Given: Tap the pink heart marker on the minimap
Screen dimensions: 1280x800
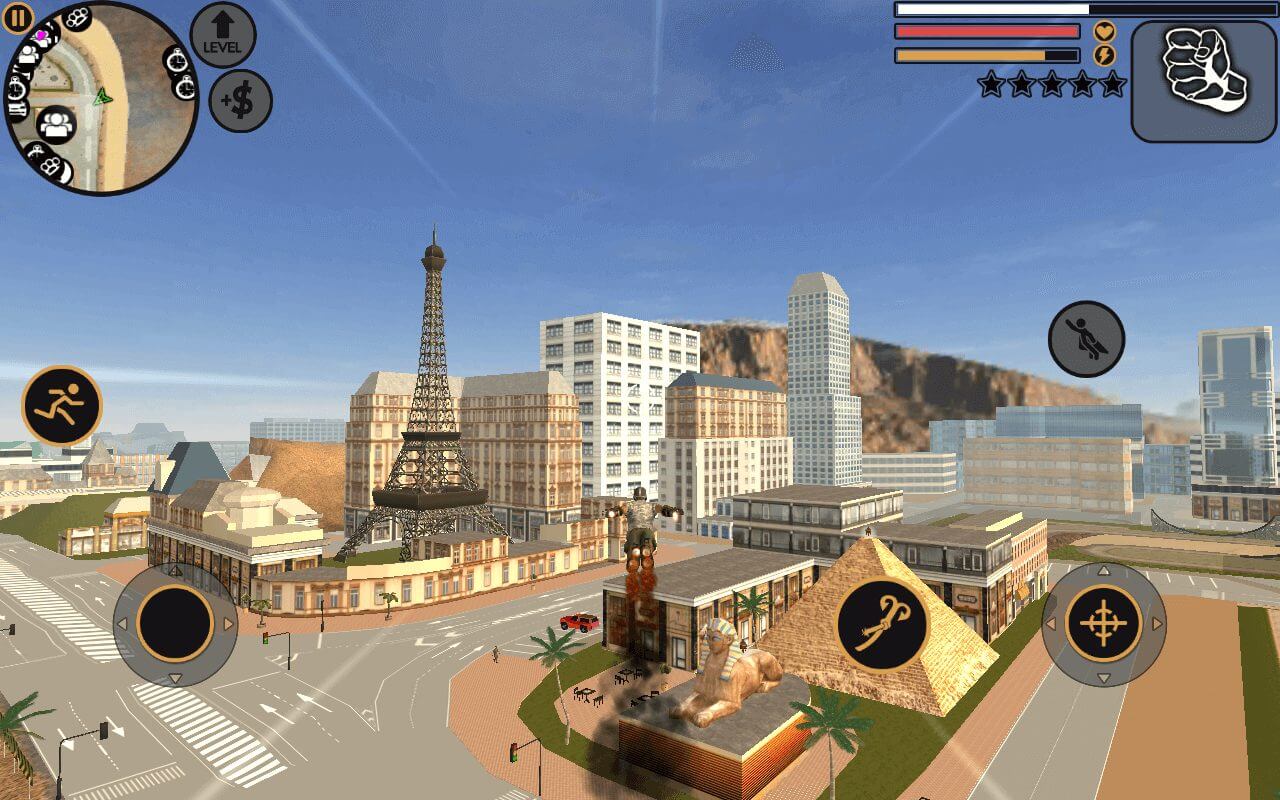Looking at the screenshot, I should (x=41, y=35).
